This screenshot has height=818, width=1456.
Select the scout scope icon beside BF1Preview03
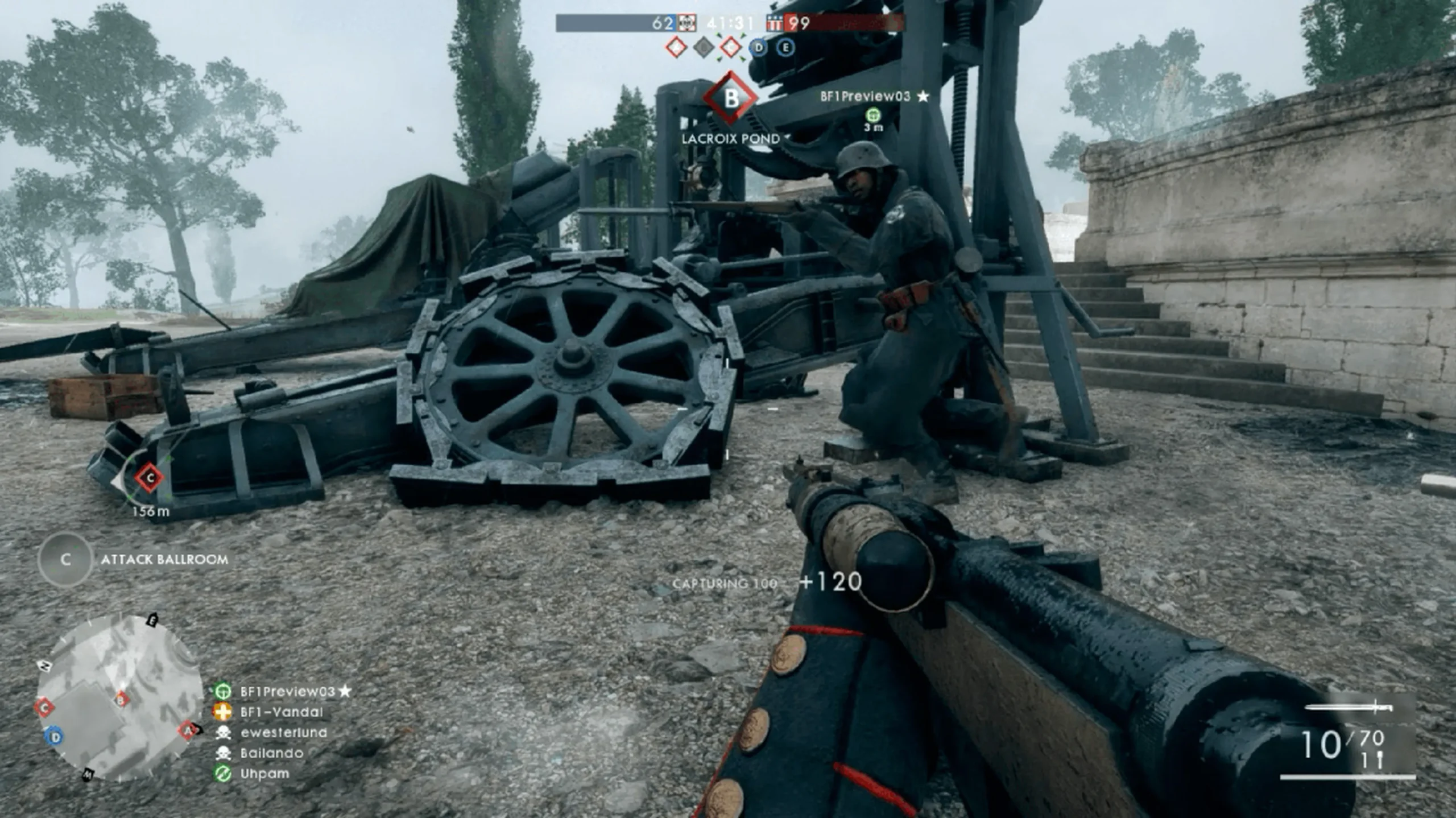pos(223,691)
